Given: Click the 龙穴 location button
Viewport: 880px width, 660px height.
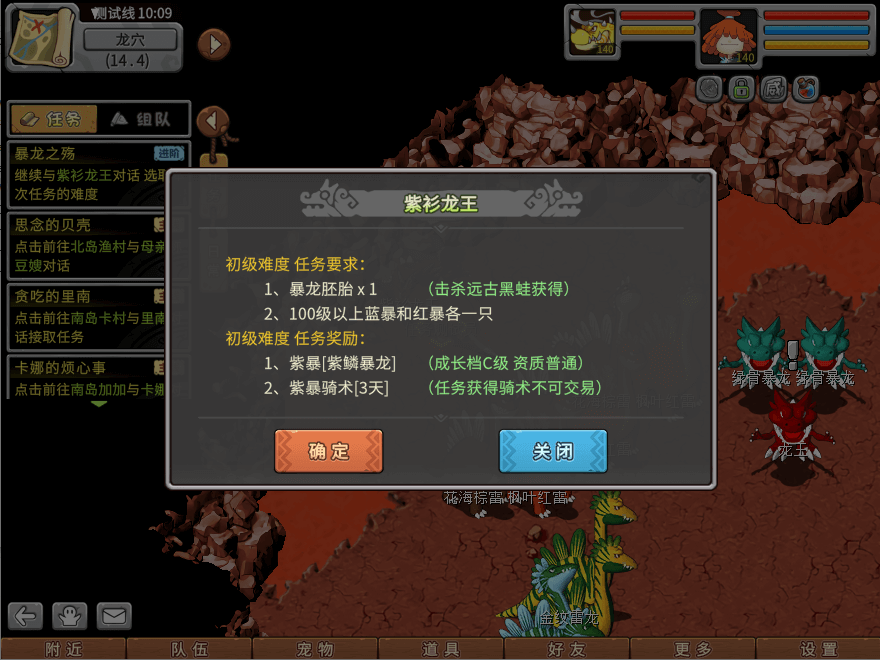Looking at the screenshot, I should point(131,40).
